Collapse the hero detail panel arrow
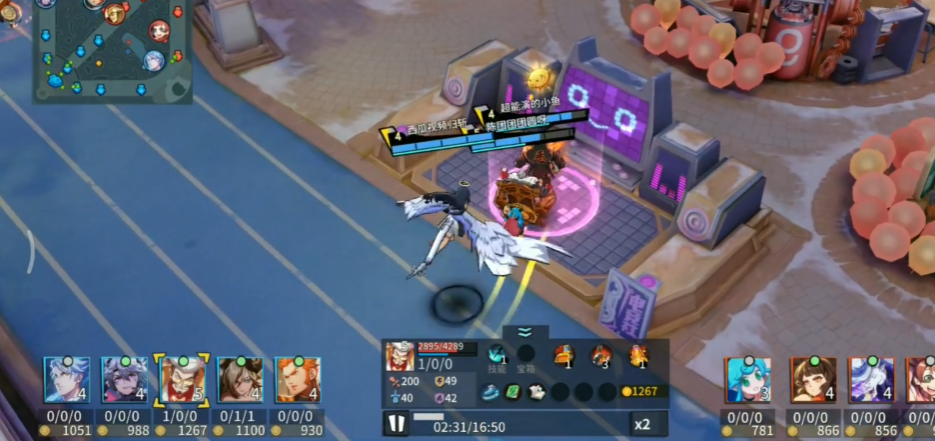This screenshot has height=441, width=935. click(525, 334)
